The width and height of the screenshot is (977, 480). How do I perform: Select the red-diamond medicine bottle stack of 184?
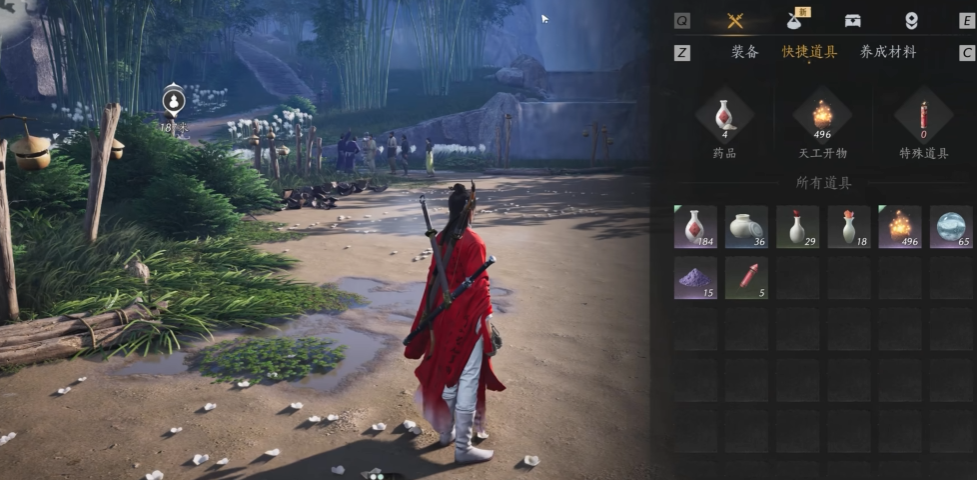click(x=695, y=227)
